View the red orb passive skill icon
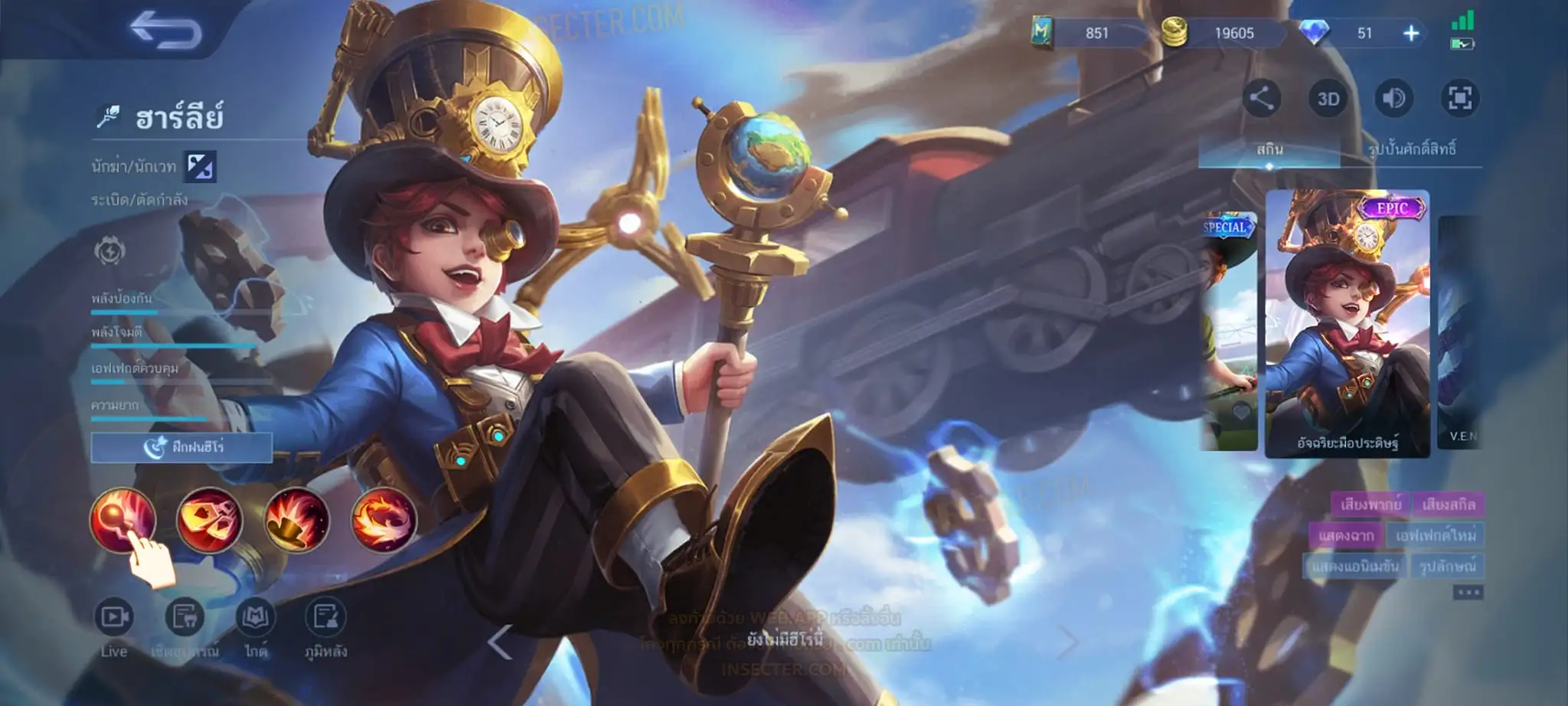Viewport: 1568px width, 706px height. 122,519
